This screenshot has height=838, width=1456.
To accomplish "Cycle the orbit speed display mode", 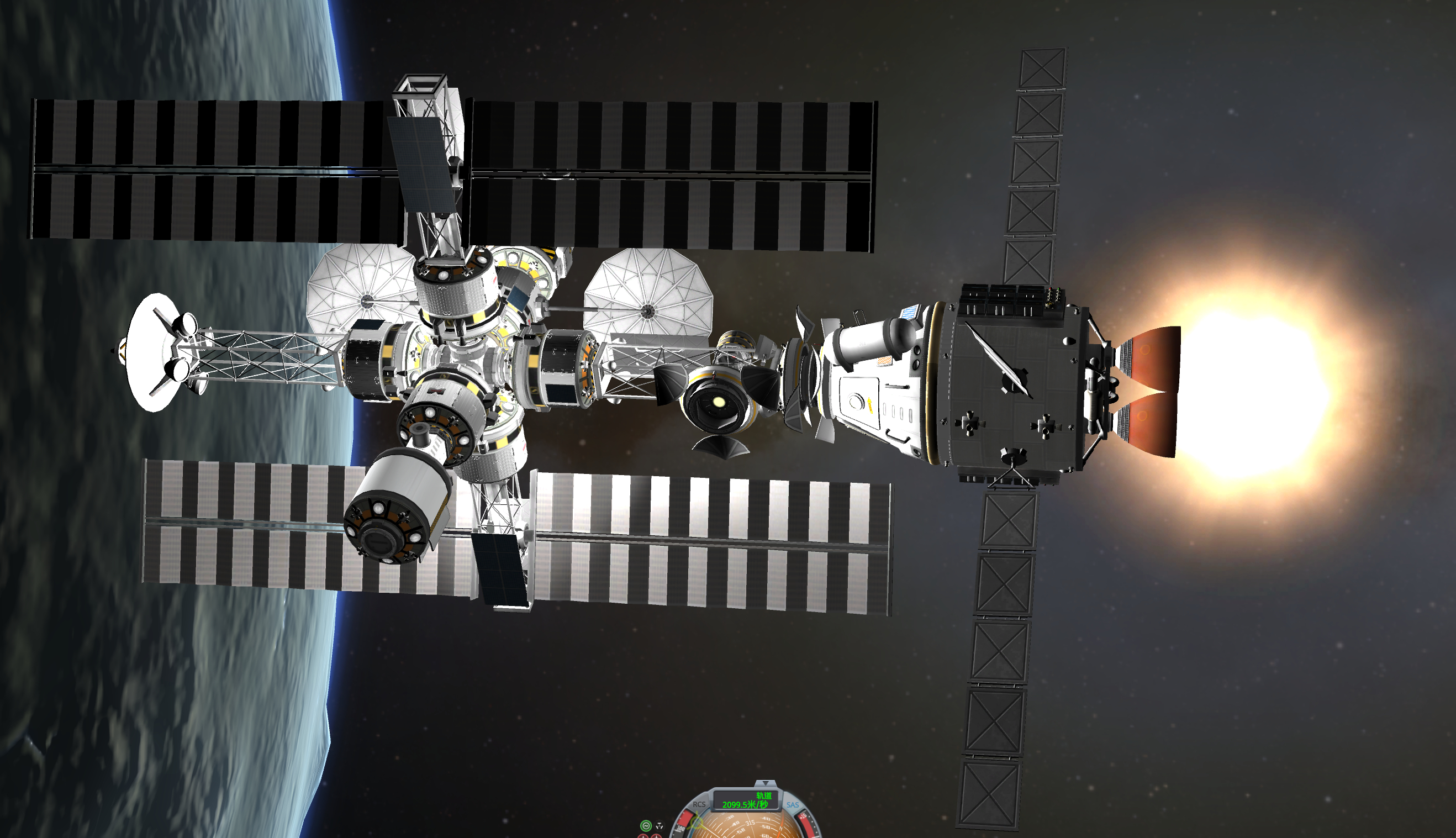I will pos(745,800).
